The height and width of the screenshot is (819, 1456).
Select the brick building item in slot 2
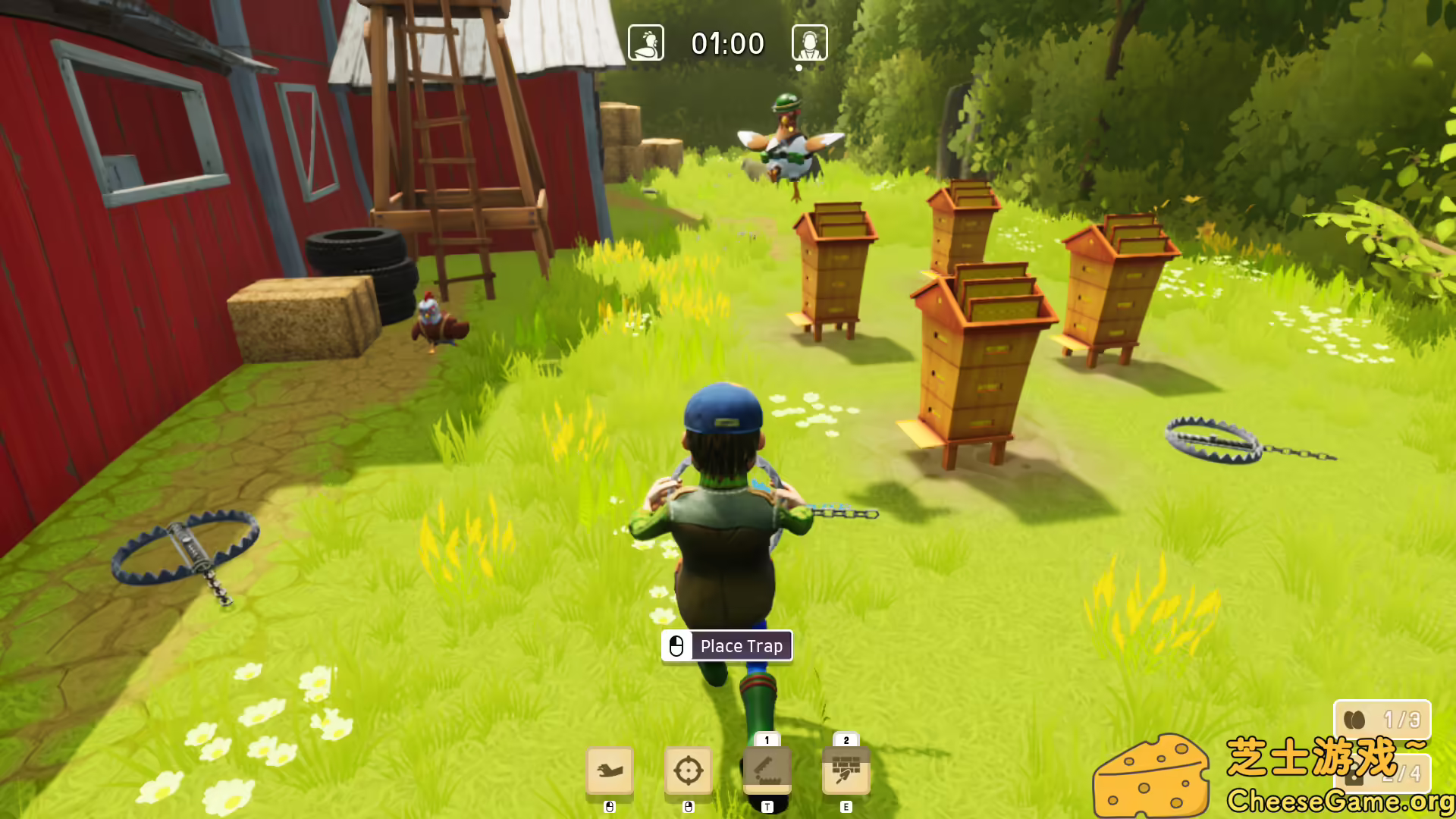coord(844,770)
